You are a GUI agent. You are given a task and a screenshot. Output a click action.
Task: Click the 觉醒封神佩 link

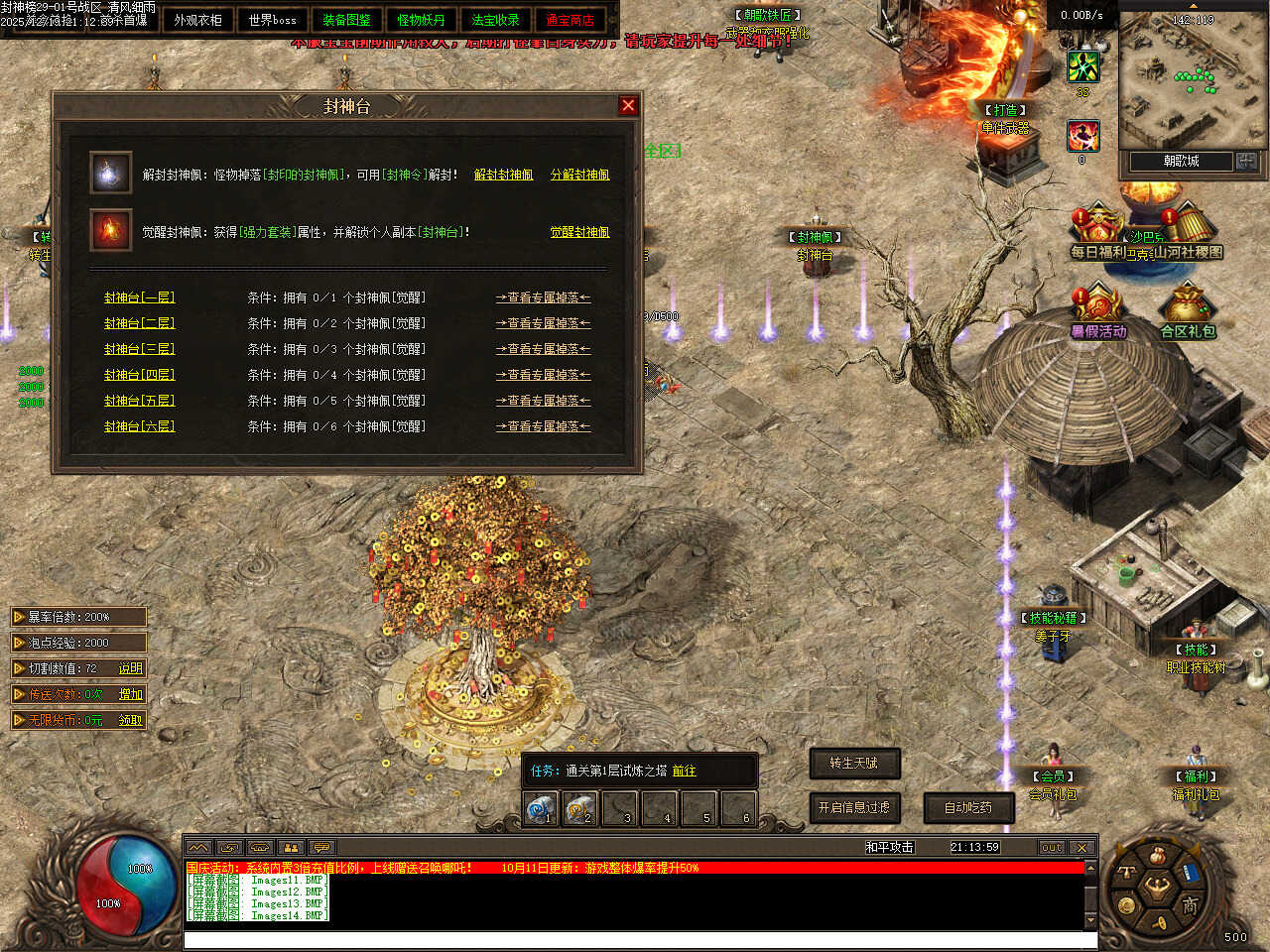[580, 232]
